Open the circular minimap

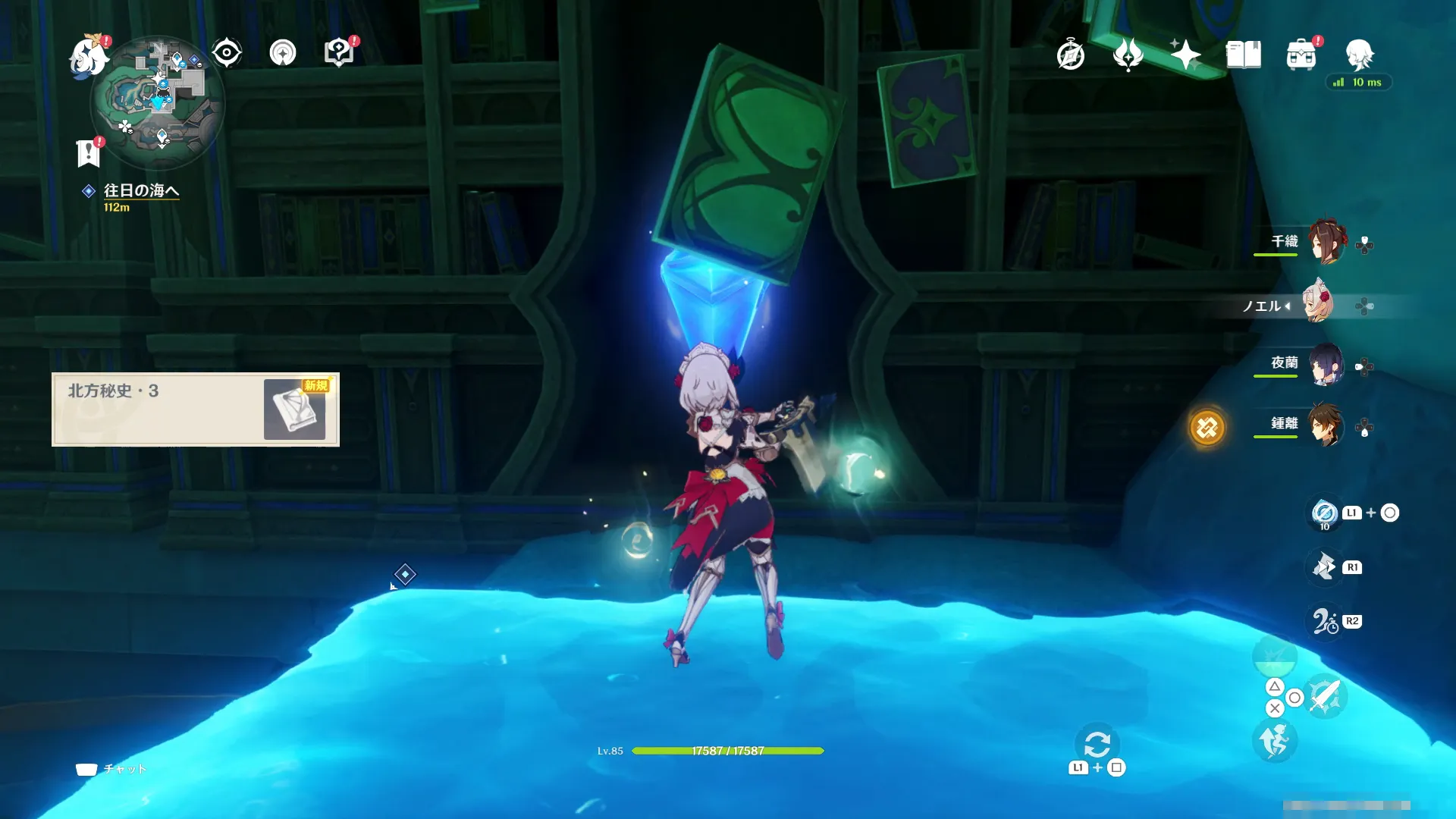tap(158, 103)
